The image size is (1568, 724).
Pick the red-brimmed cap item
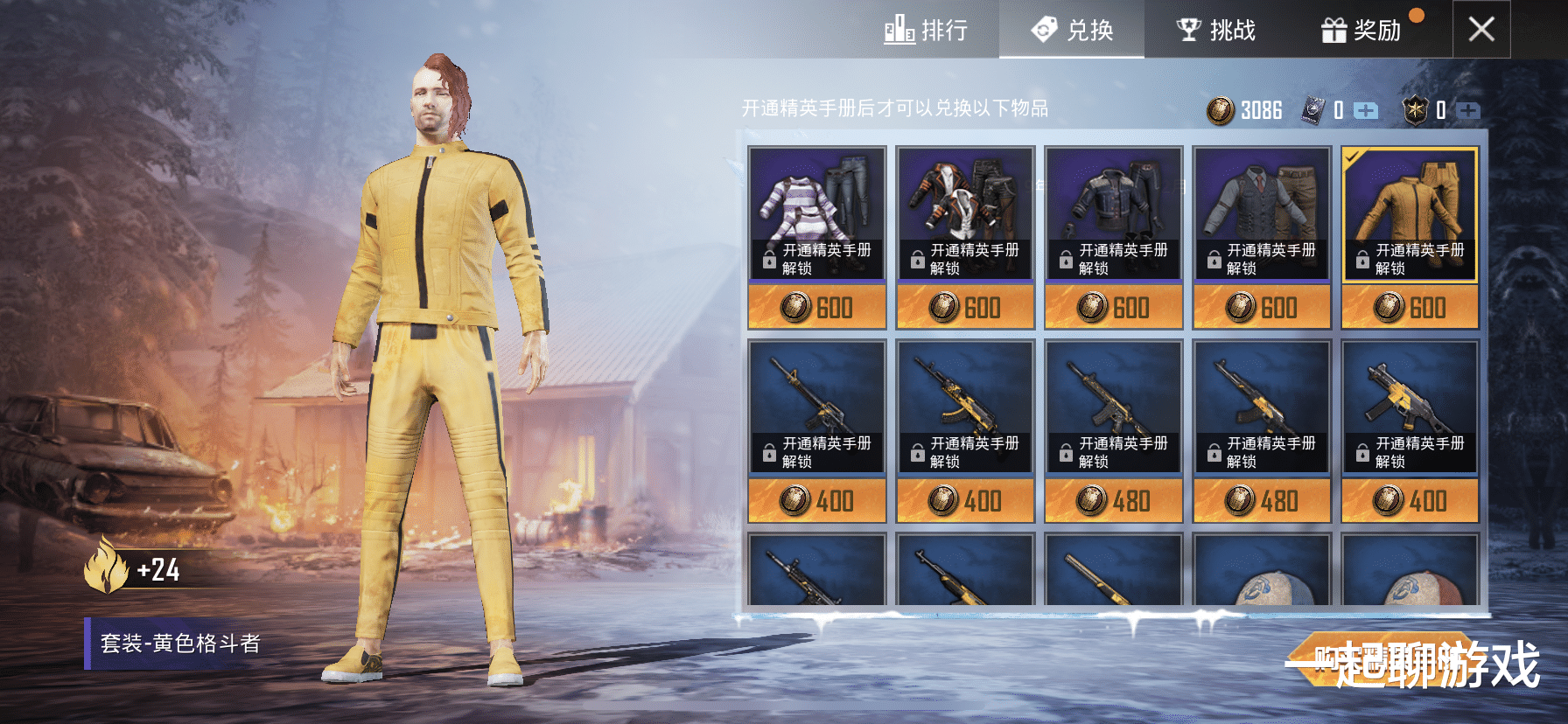[1410, 573]
